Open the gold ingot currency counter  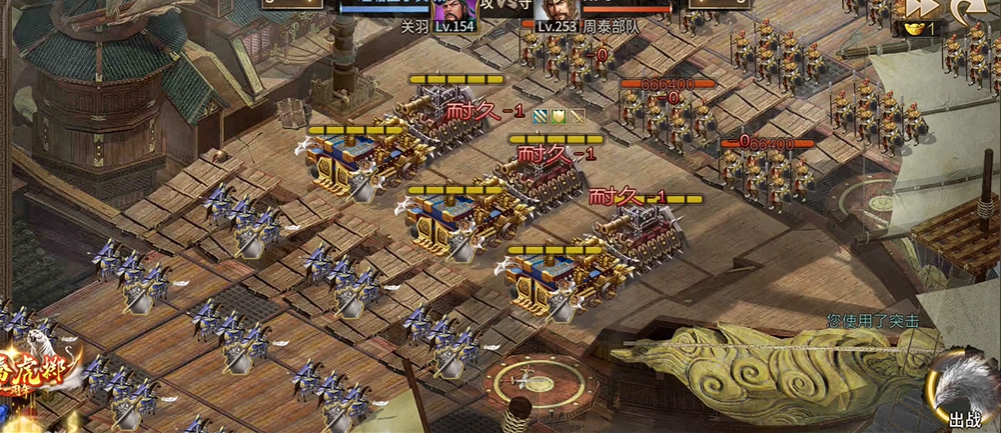(x=921, y=29)
